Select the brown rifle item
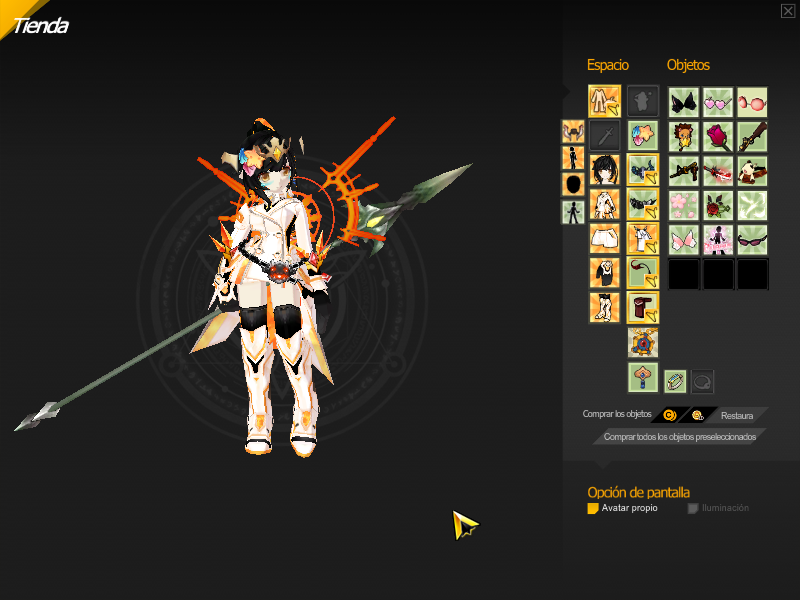 752,136
